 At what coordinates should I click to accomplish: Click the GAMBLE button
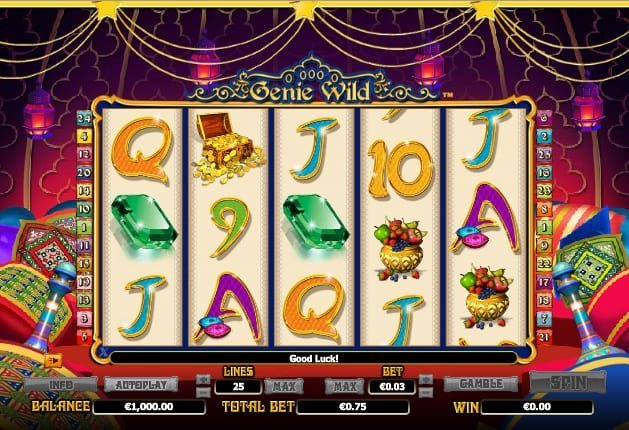point(479,384)
